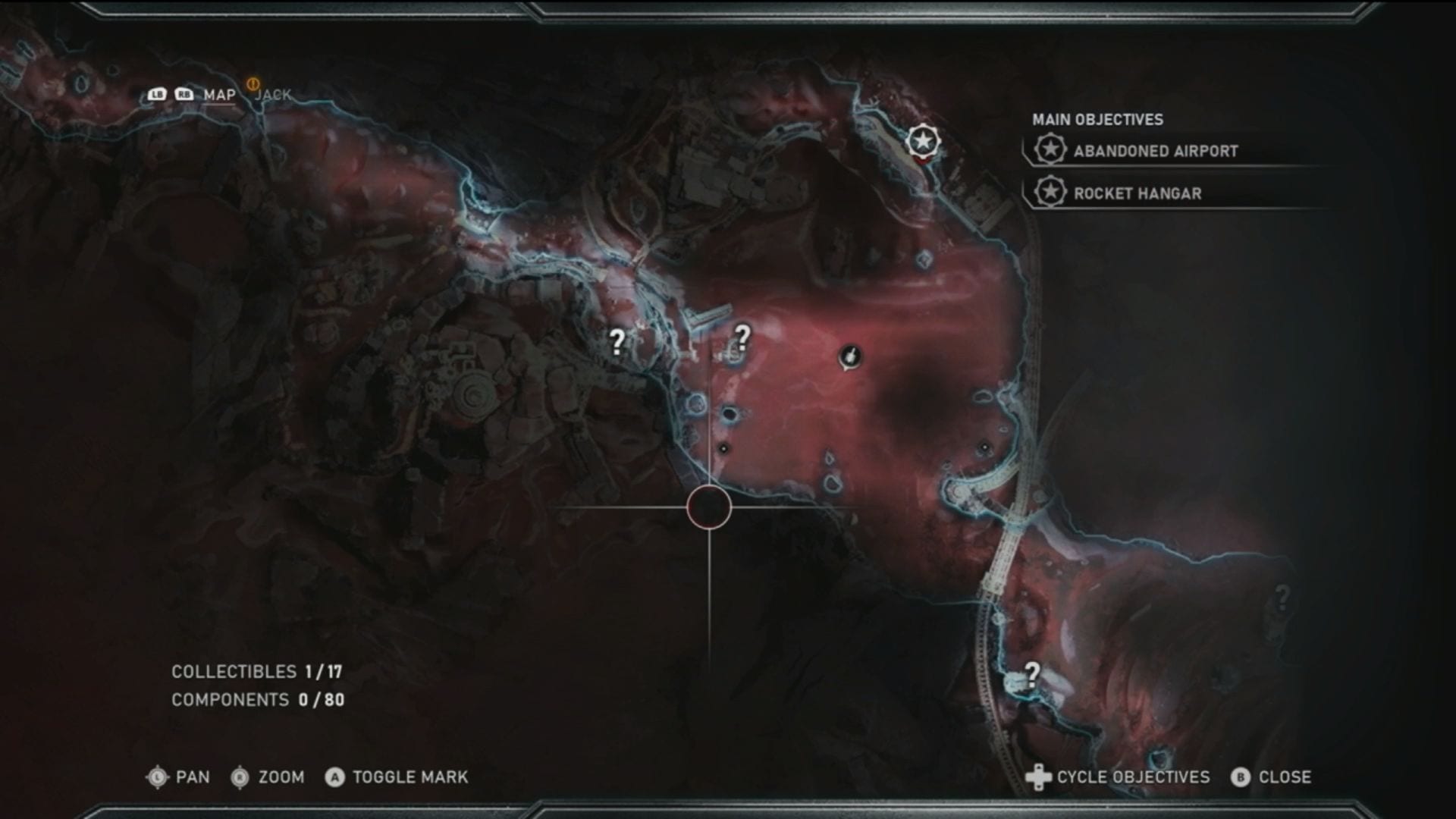1456x819 pixels.
Task: Select the Rocket Hangar objective
Action: click(1137, 193)
